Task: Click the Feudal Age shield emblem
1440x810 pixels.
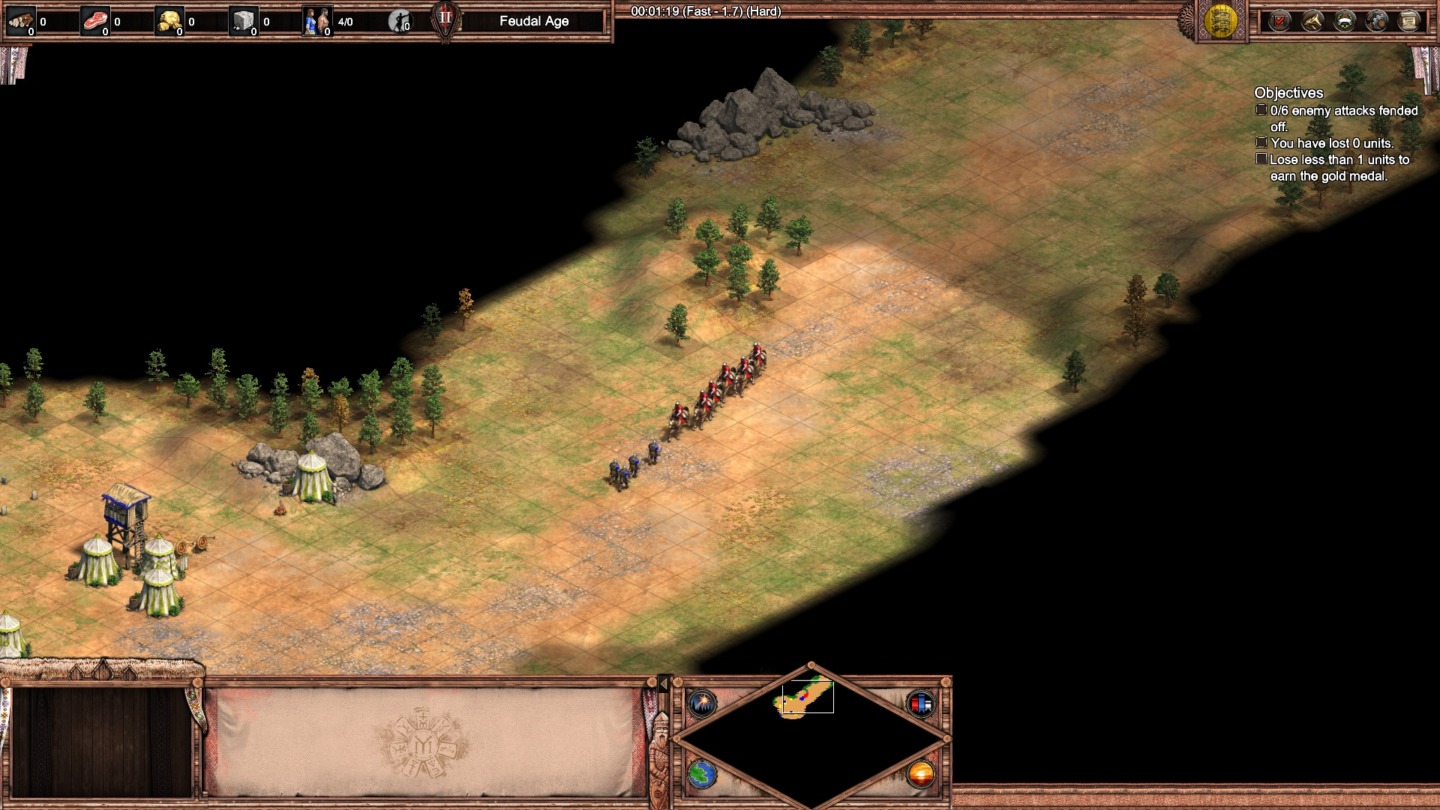Action: (x=446, y=20)
